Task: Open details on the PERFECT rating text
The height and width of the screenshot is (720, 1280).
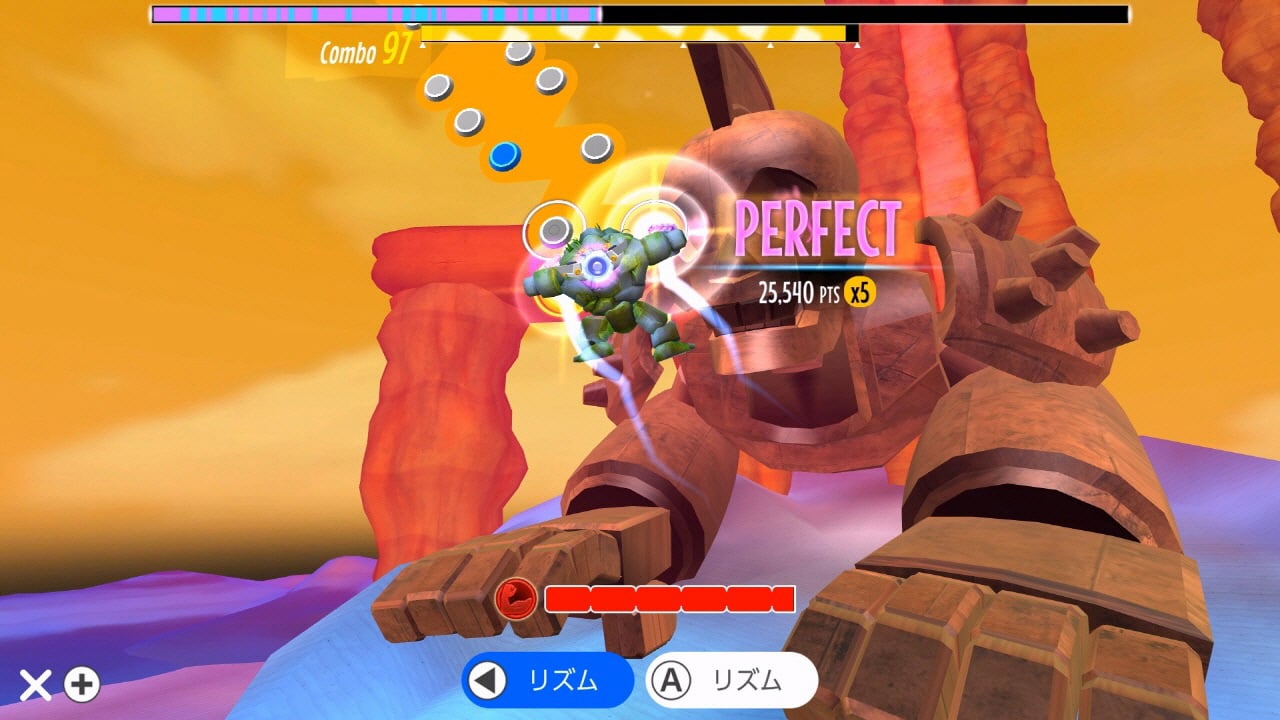Action: point(819,230)
